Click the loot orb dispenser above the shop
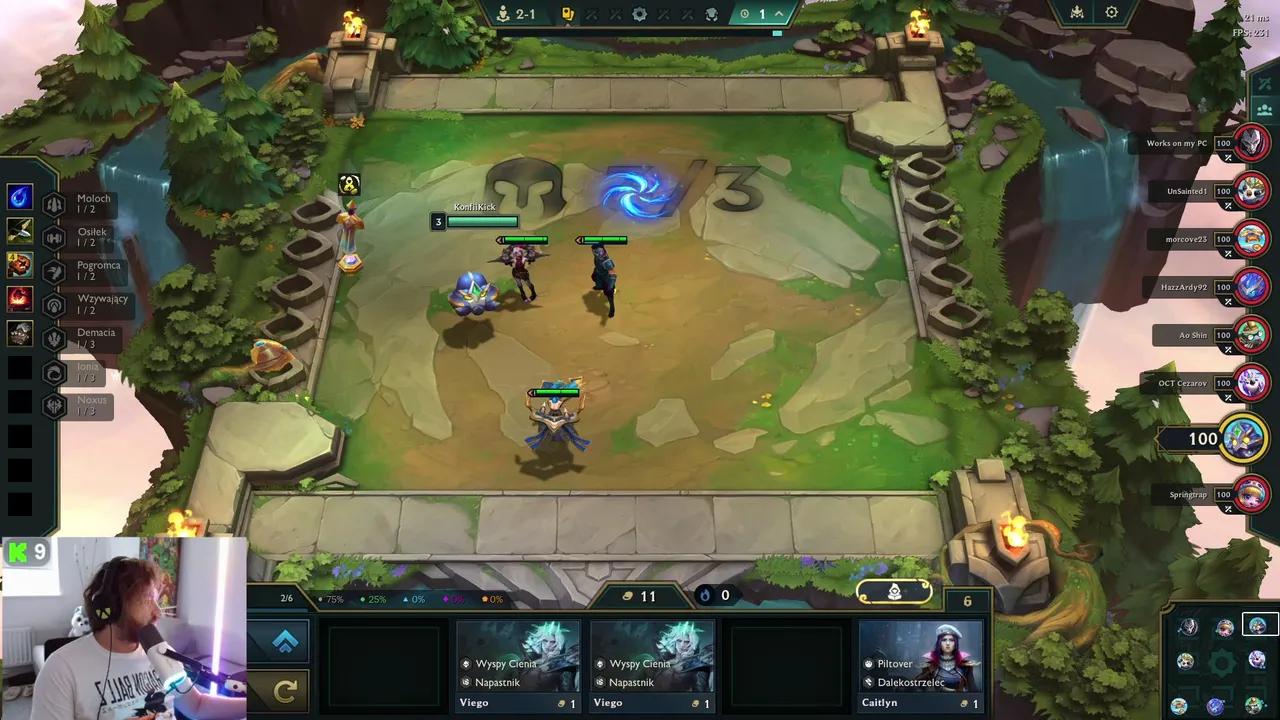This screenshot has height=720, width=1280. point(893,592)
